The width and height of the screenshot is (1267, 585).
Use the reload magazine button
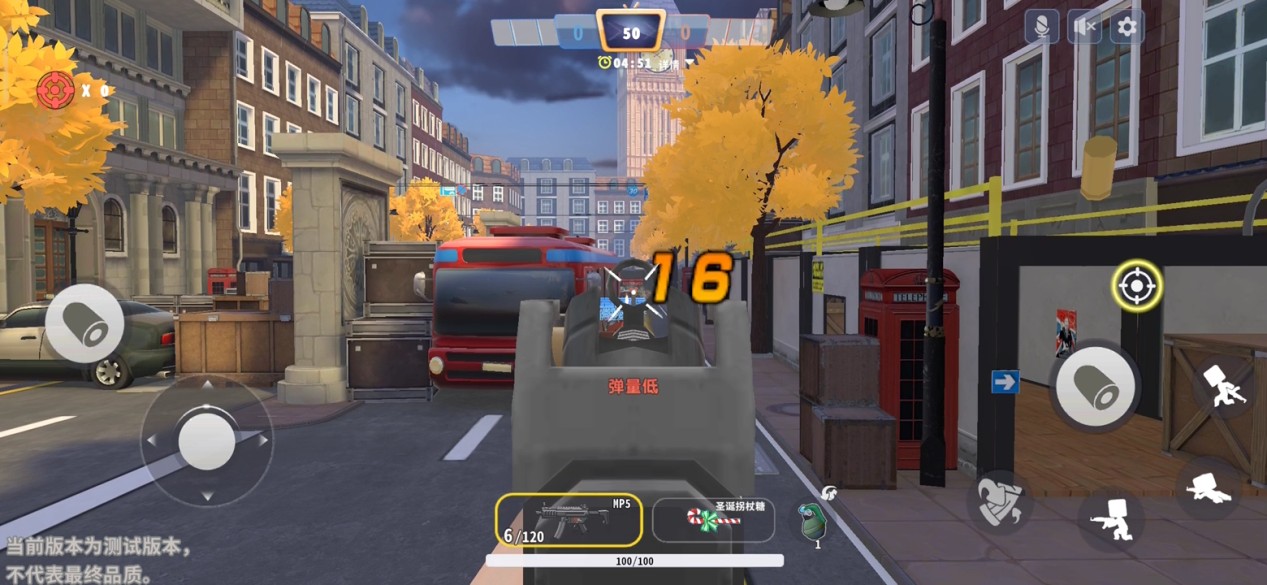click(1000, 500)
